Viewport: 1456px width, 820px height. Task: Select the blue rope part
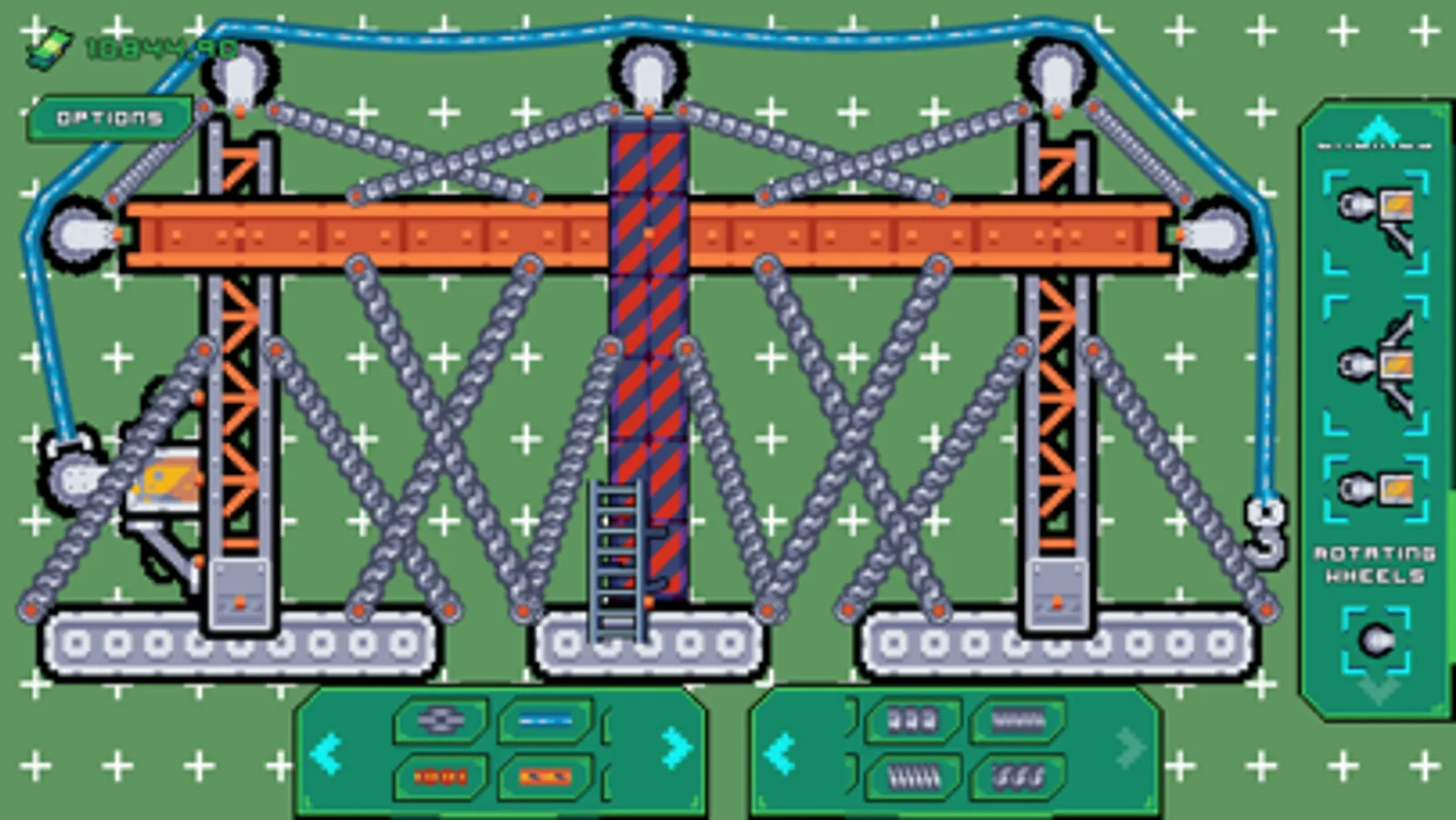coord(544,720)
